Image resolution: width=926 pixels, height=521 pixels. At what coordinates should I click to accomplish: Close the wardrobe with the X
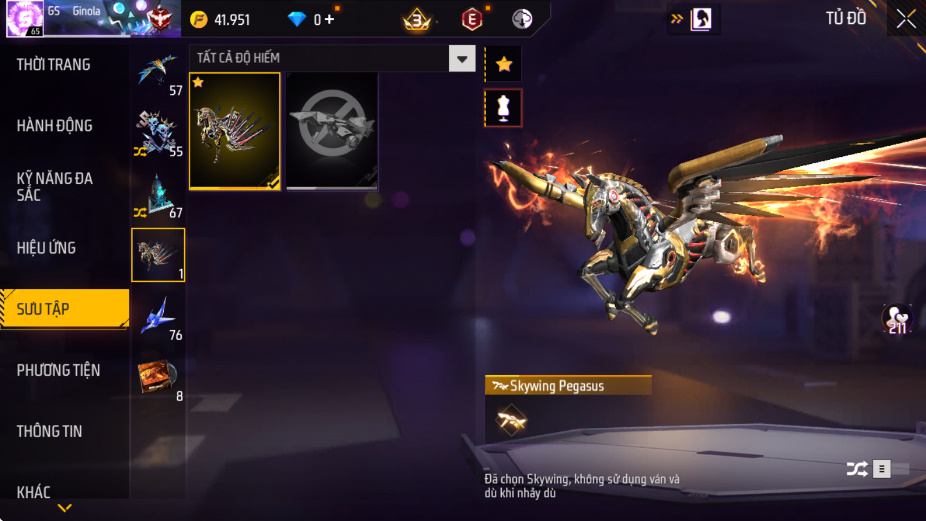[905, 18]
